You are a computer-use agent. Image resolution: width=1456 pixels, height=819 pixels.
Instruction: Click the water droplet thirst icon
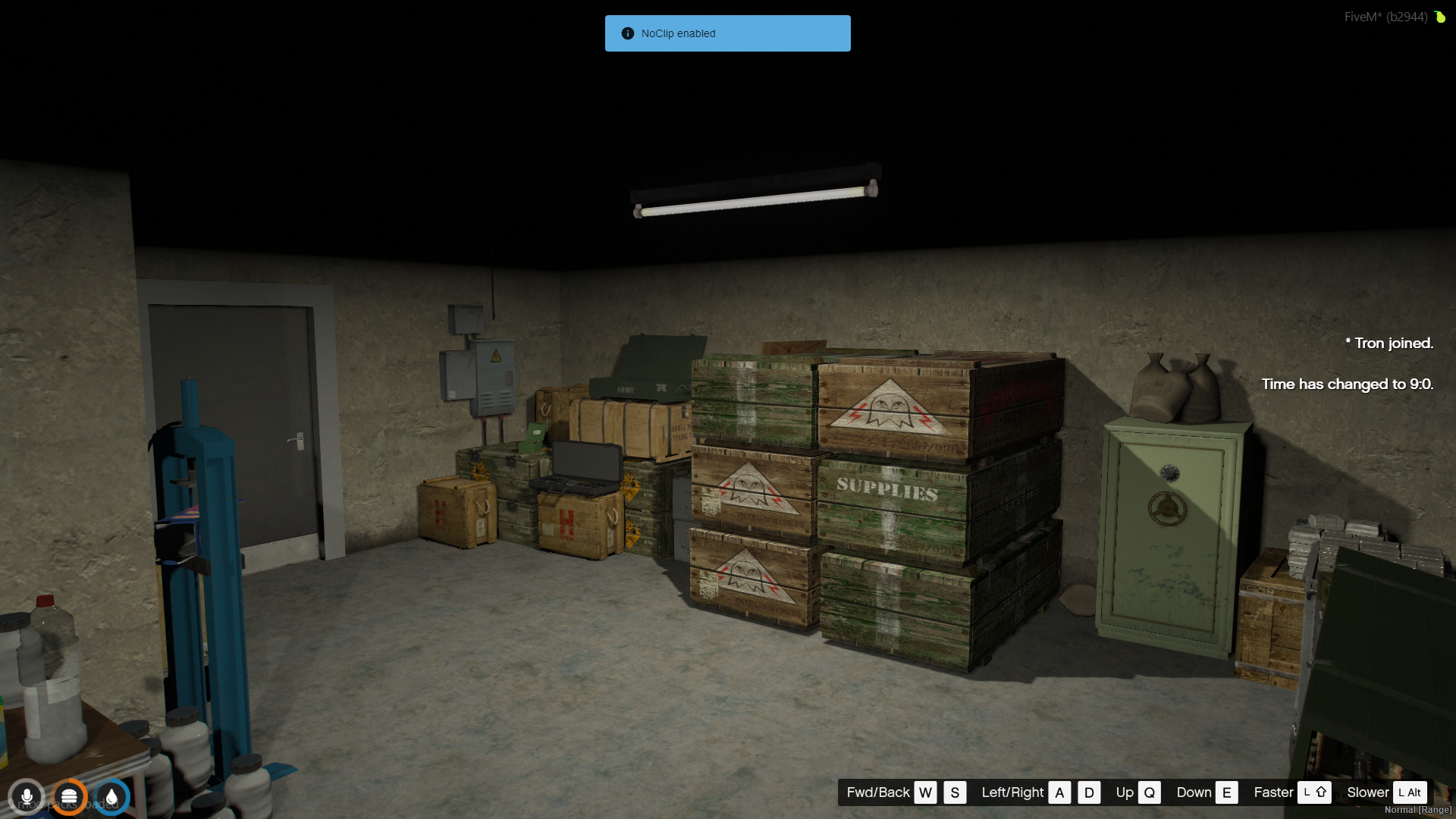click(x=111, y=797)
